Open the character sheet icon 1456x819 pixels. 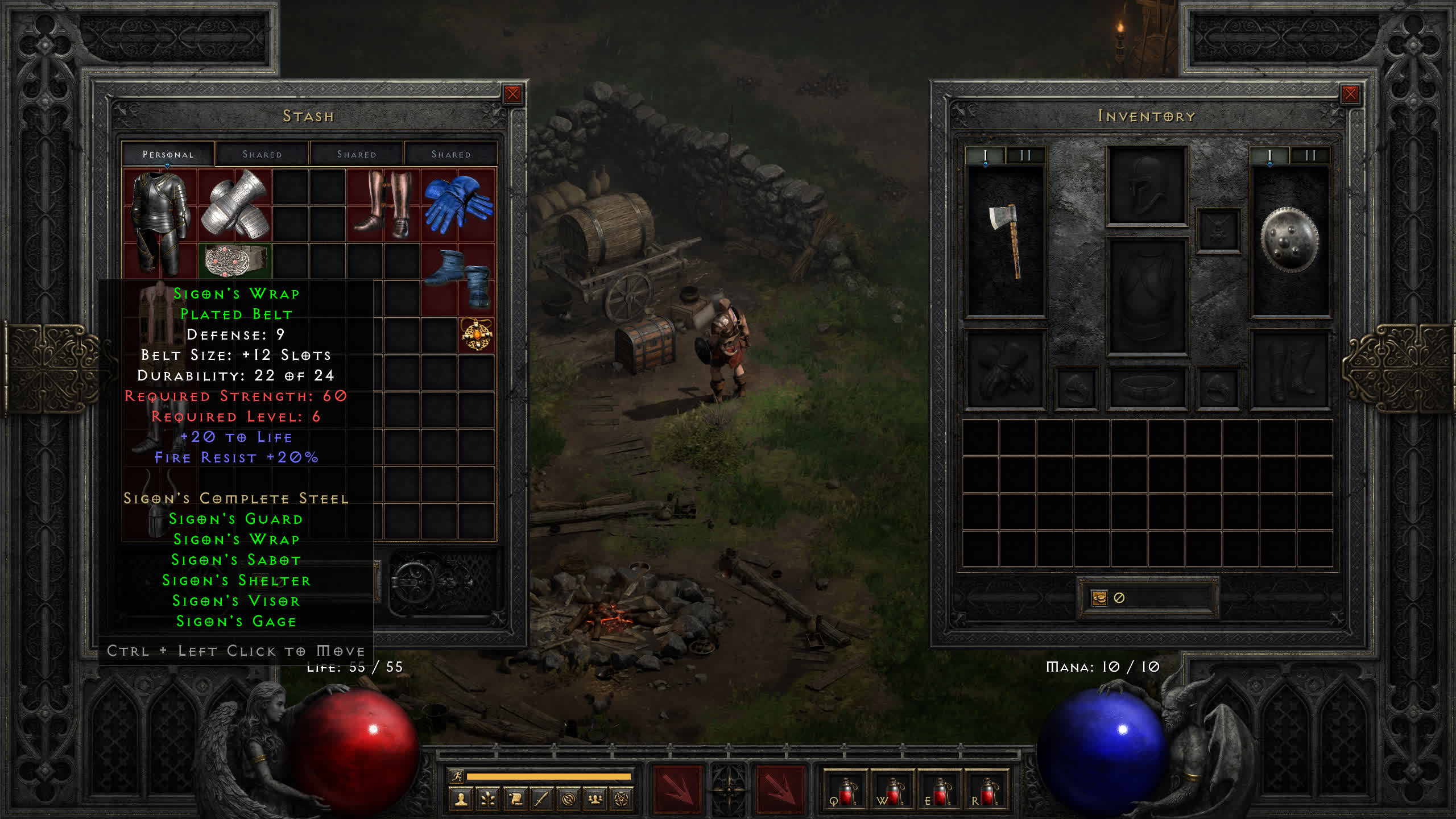tap(461, 800)
